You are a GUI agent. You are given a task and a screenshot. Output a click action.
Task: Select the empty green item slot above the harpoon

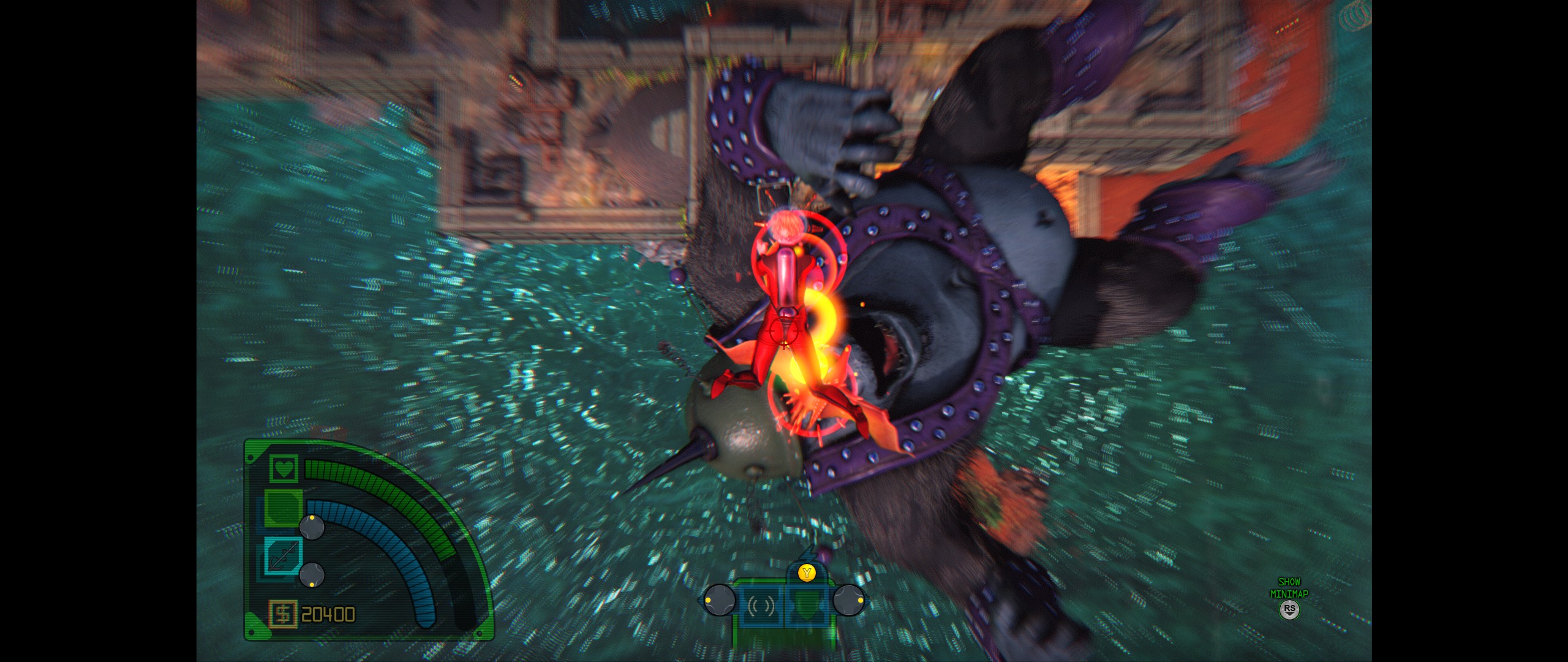282,508
